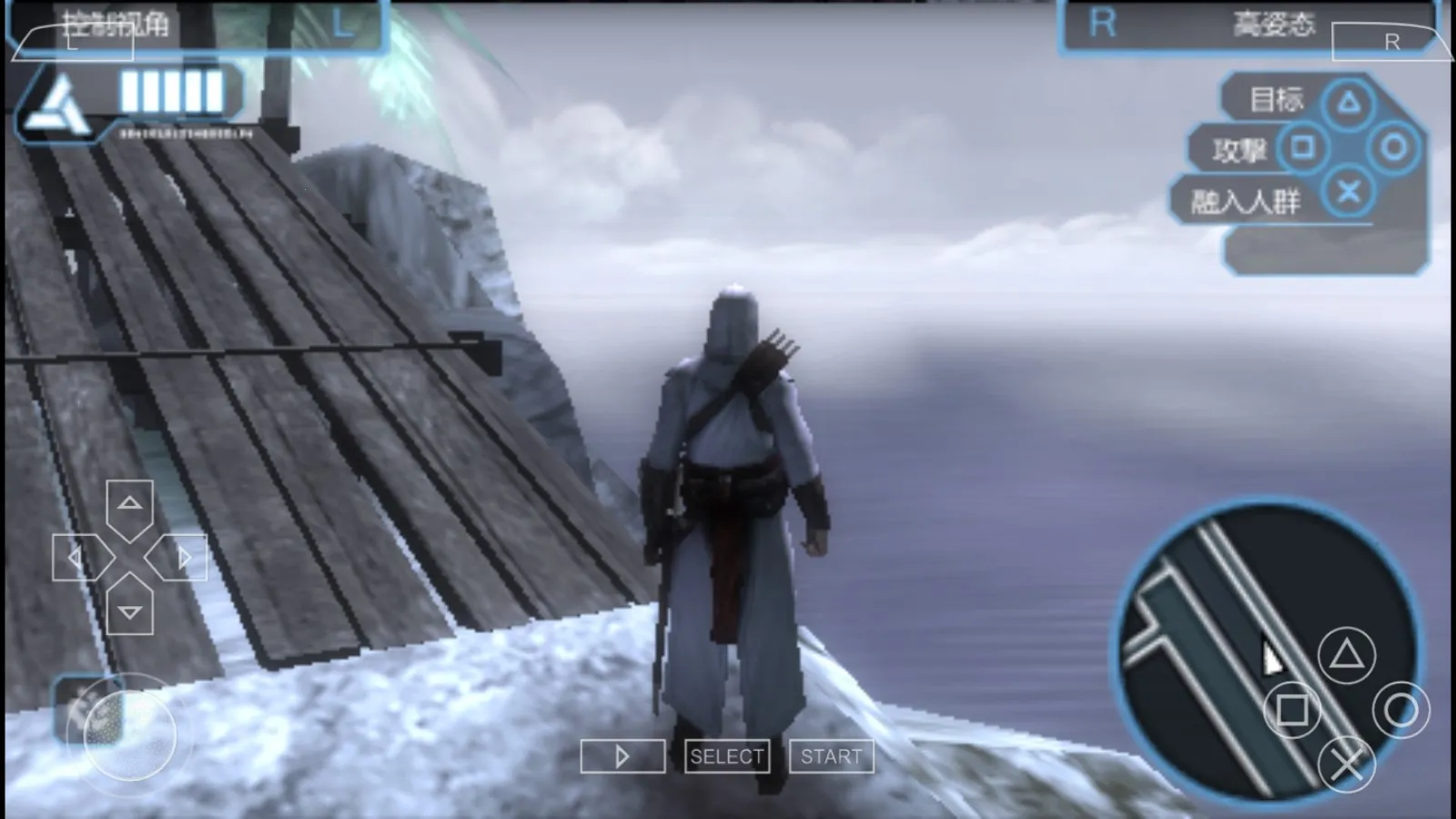The height and width of the screenshot is (819, 1456).
Task: Tap the SELECT touch button
Action: tap(726, 756)
